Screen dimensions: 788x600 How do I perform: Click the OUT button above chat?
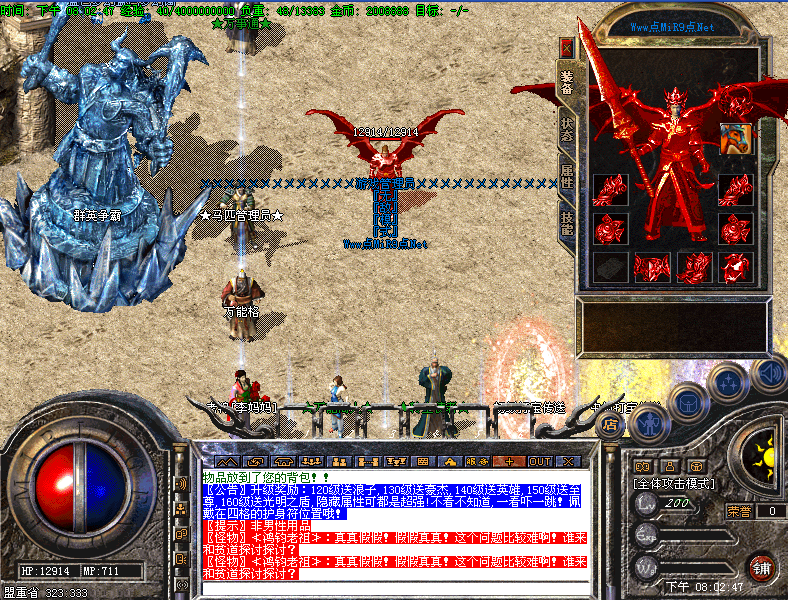tap(540, 461)
